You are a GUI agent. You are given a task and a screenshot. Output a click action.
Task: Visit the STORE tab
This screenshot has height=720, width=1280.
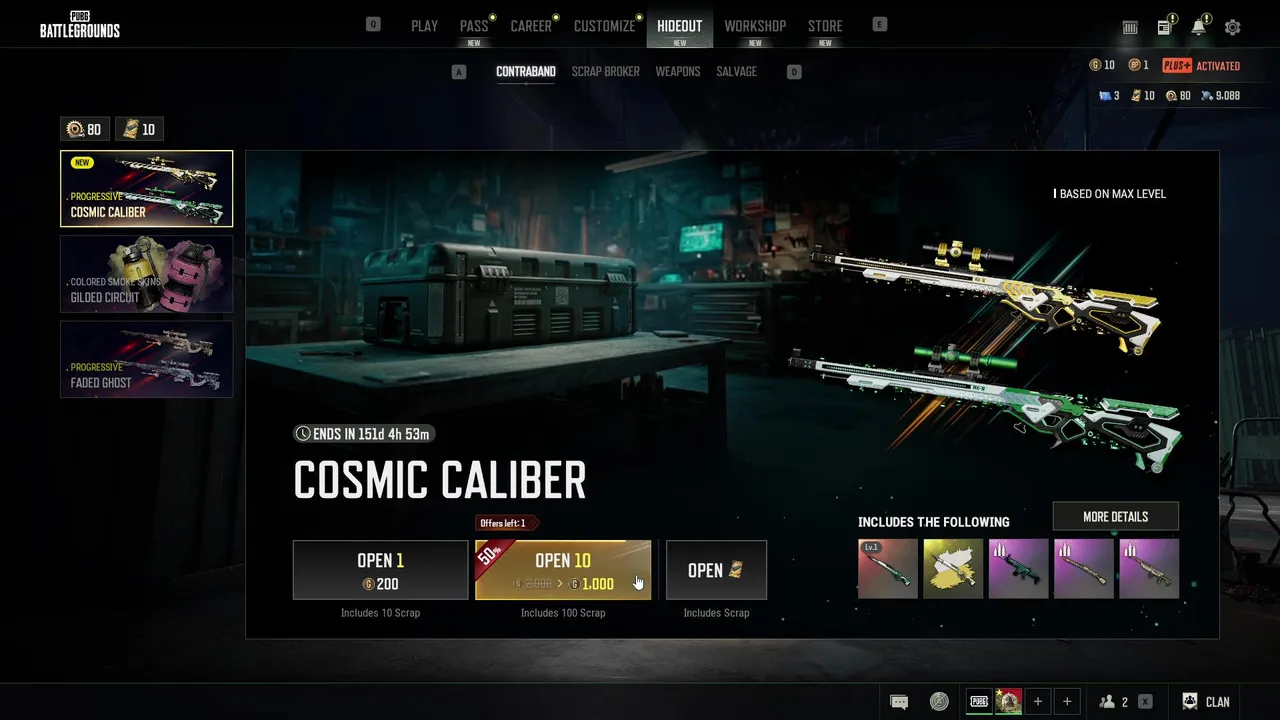(825, 26)
